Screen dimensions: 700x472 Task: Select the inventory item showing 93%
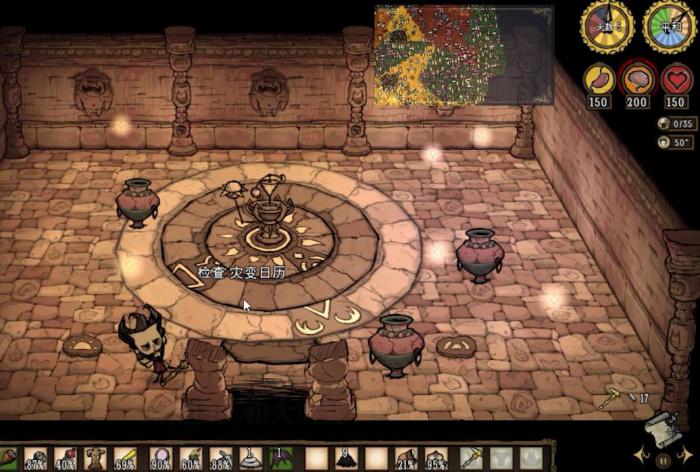(436, 460)
